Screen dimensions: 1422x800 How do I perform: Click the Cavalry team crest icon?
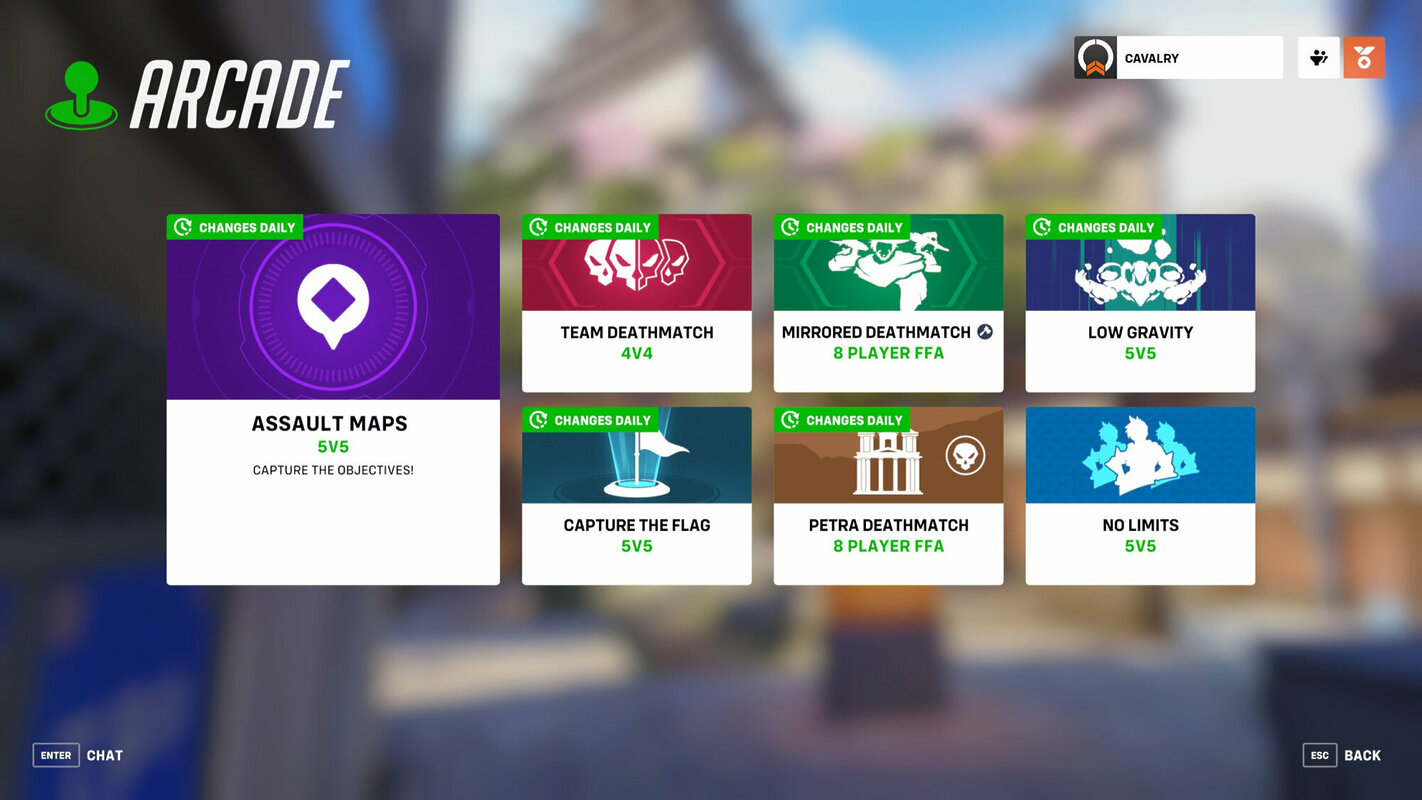click(x=1093, y=57)
